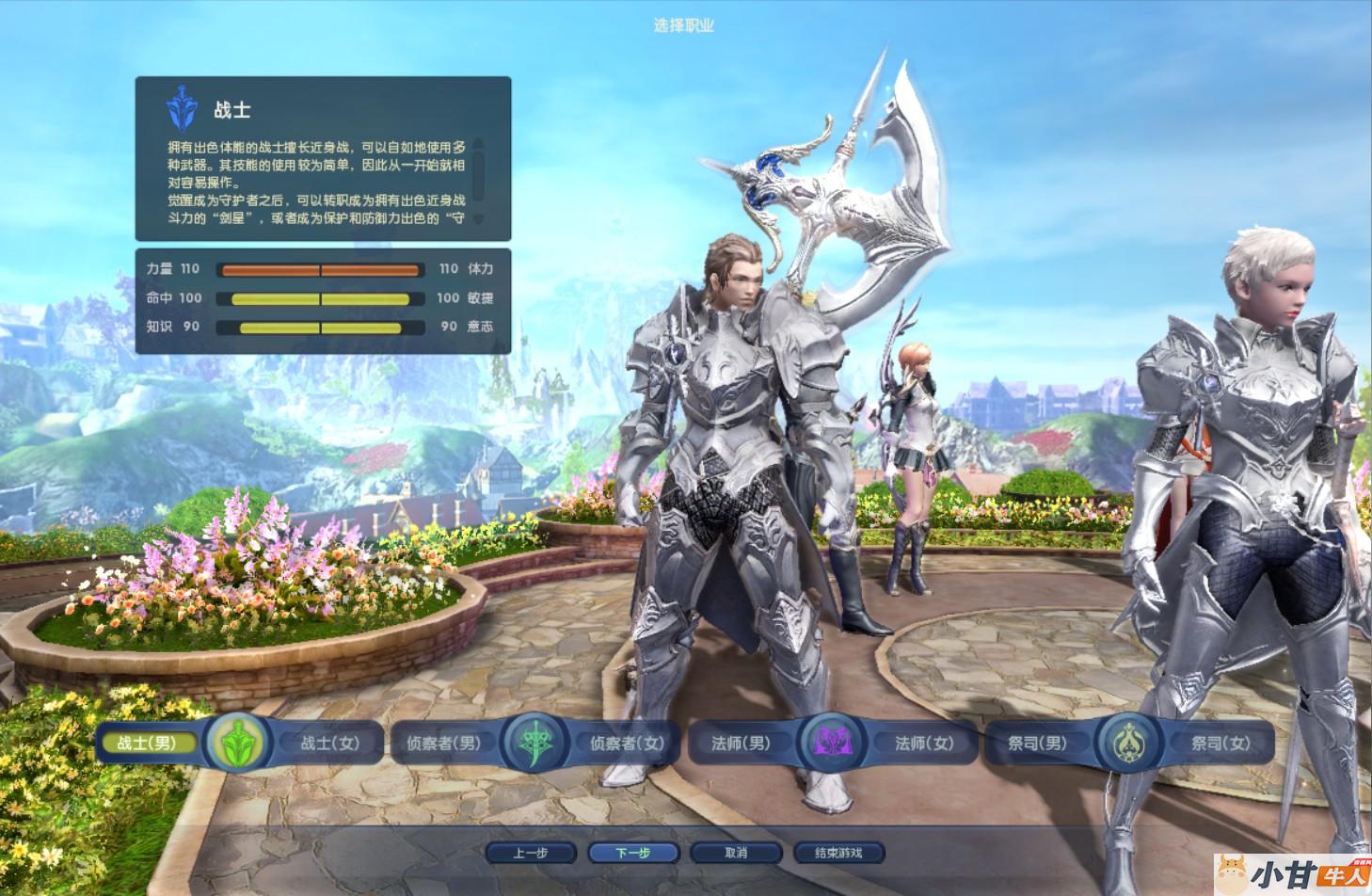Choose the 战士(女) female warrior class
Viewport: 1372px width, 896px height.
tap(330, 744)
